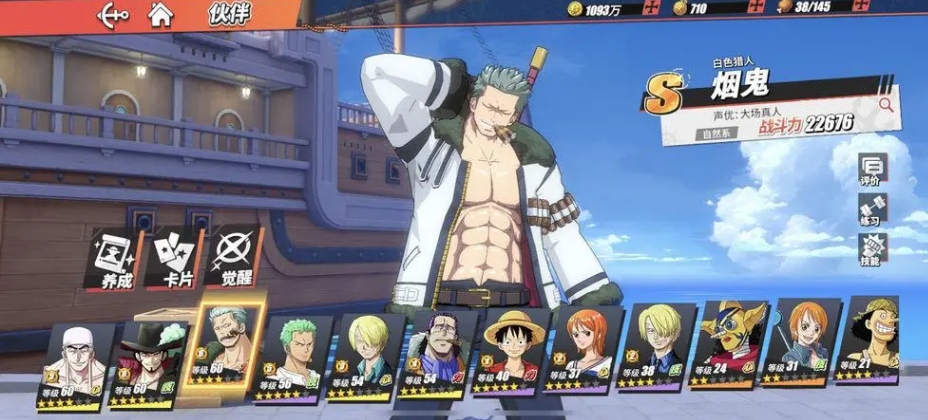Open the 养成 development menu
This screenshot has width=928, height=420.
tap(115, 258)
